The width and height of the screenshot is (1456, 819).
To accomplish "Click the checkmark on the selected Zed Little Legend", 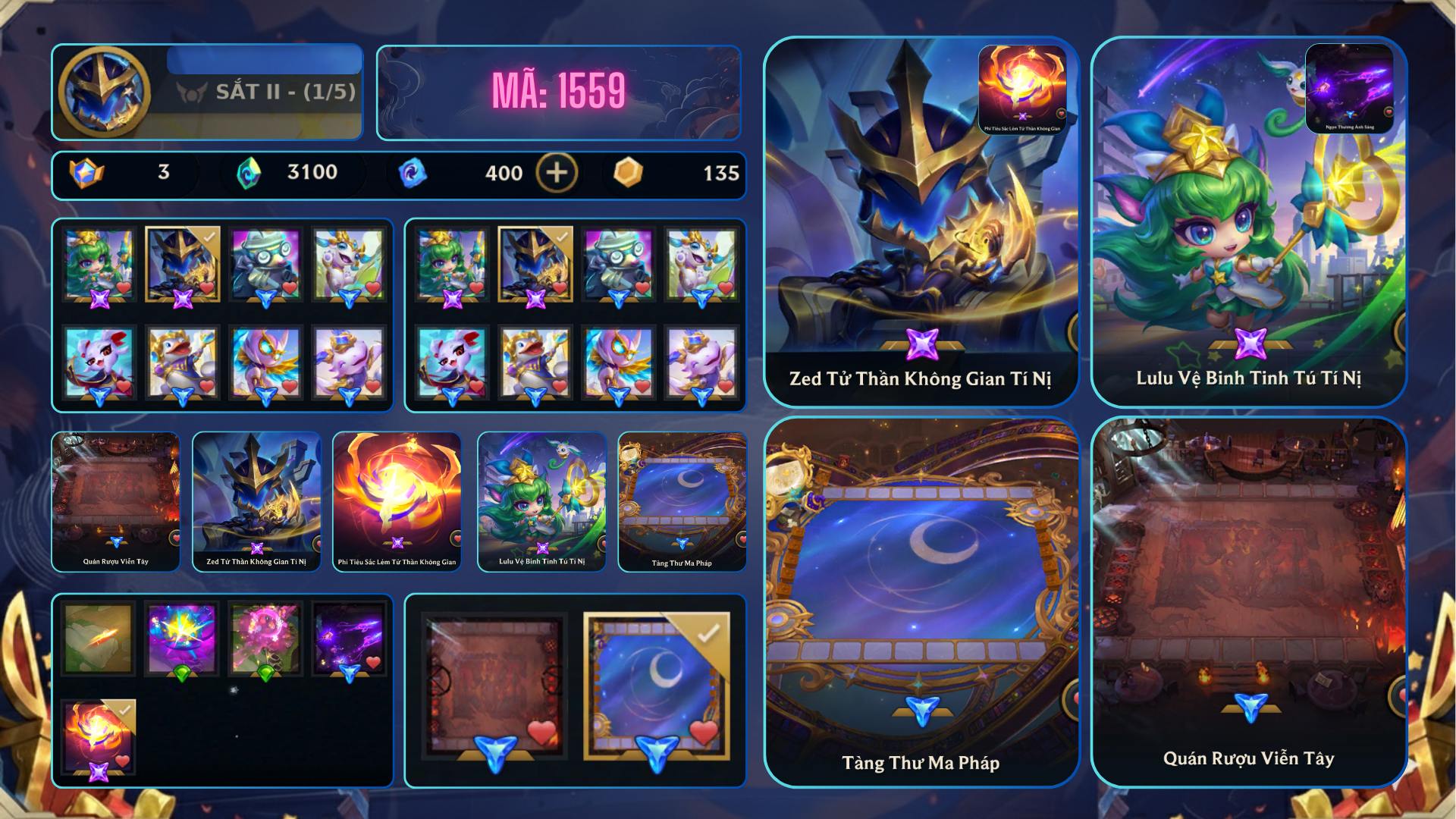I will click(x=209, y=237).
